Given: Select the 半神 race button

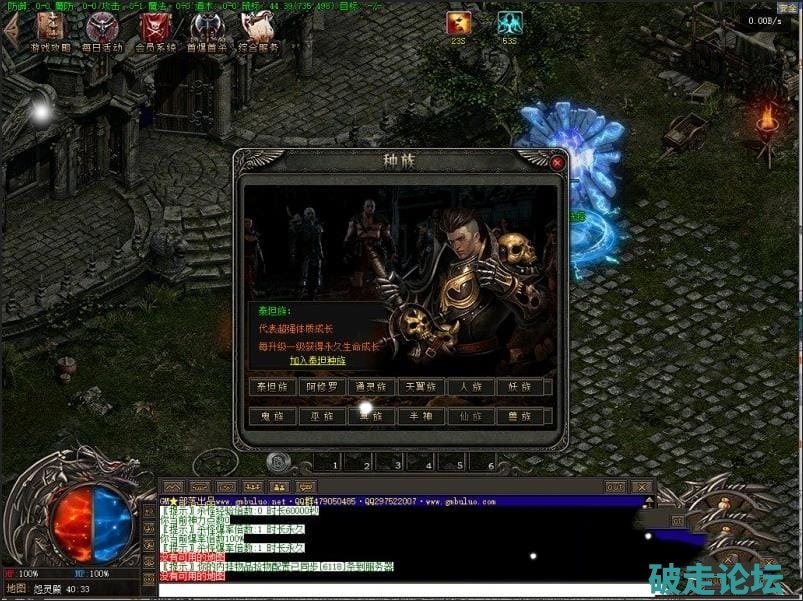Looking at the screenshot, I should coord(422,416).
